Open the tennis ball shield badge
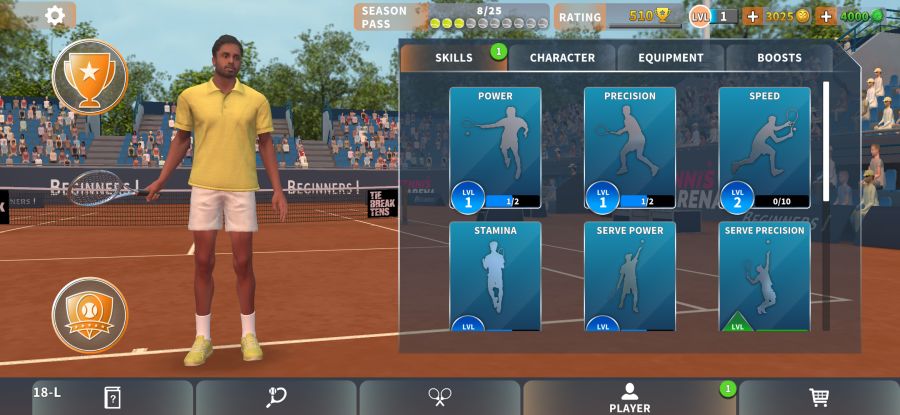 click(x=90, y=315)
